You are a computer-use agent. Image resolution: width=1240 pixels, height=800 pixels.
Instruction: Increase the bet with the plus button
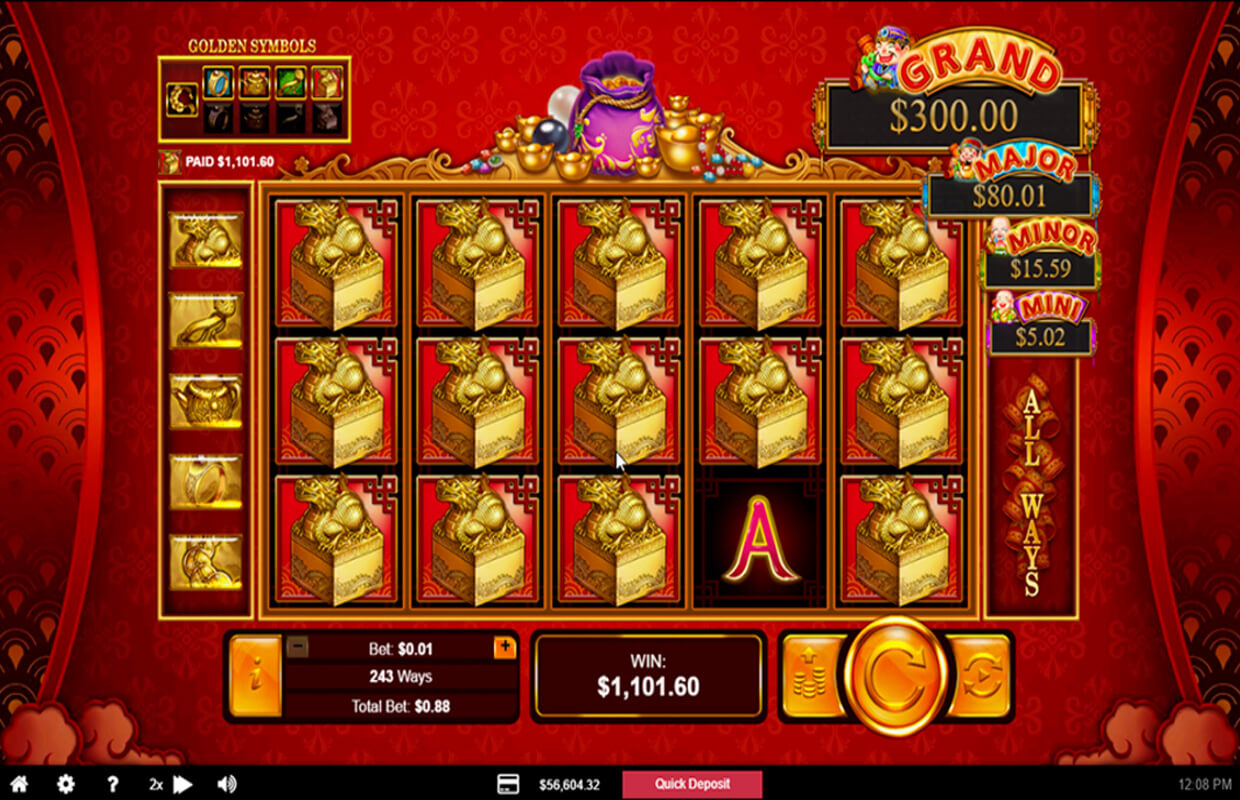point(505,647)
